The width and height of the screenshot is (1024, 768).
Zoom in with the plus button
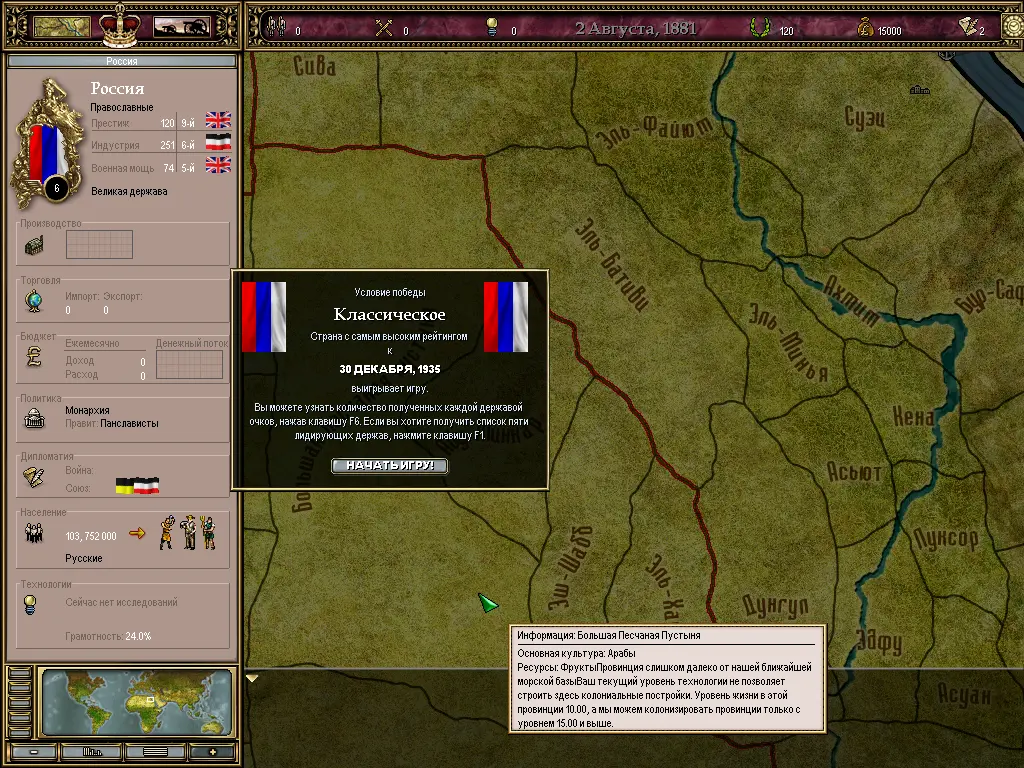pos(211,752)
